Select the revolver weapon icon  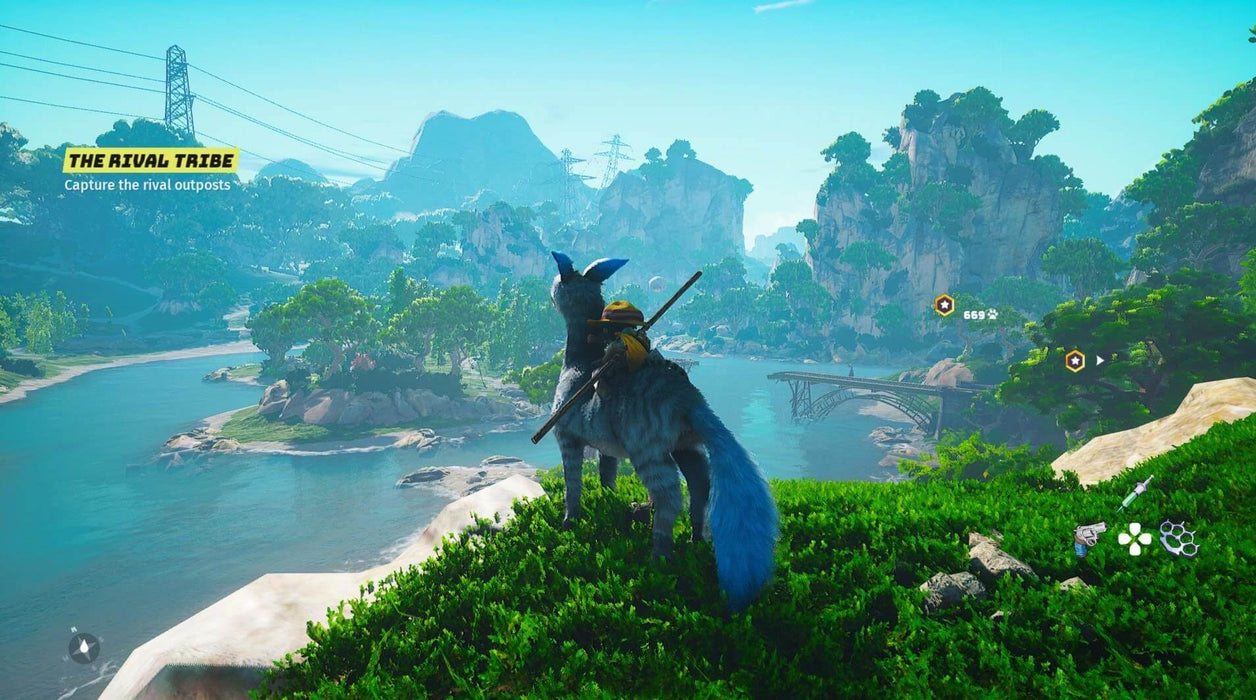click(x=1088, y=537)
